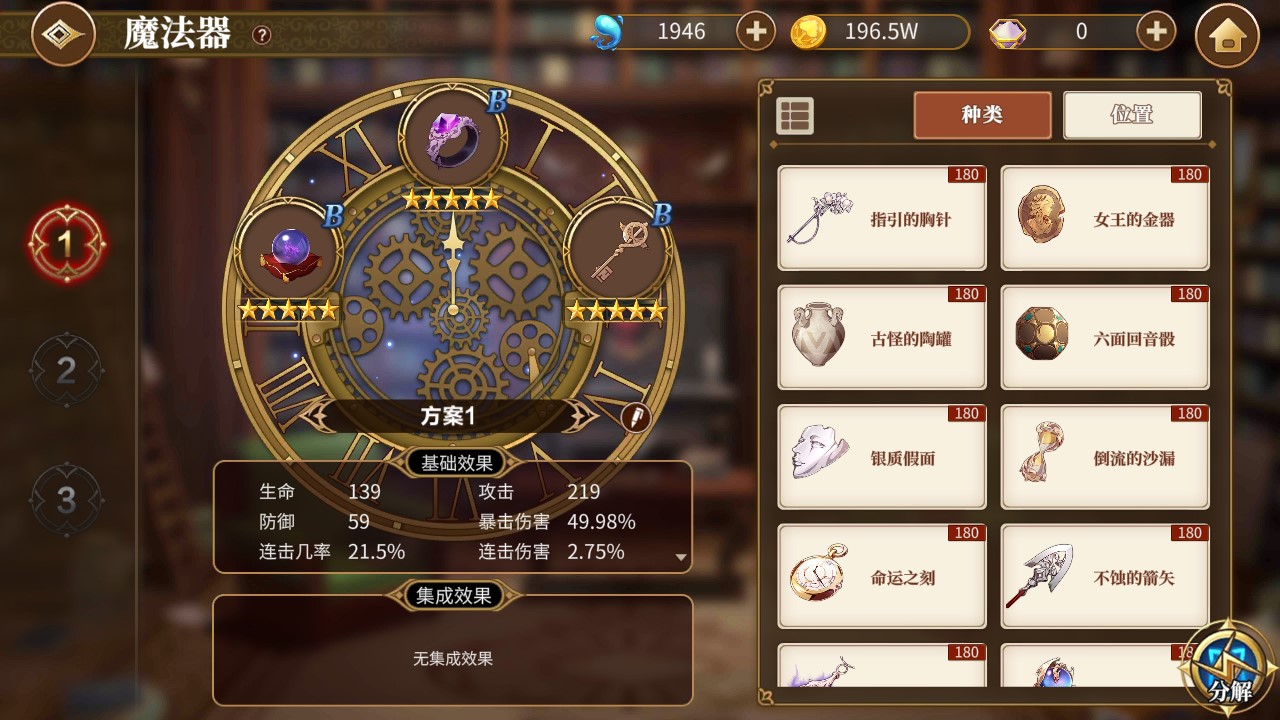The width and height of the screenshot is (1280, 720).
Task: Switch to the 种类 tab
Action: click(x=982, y=115)
